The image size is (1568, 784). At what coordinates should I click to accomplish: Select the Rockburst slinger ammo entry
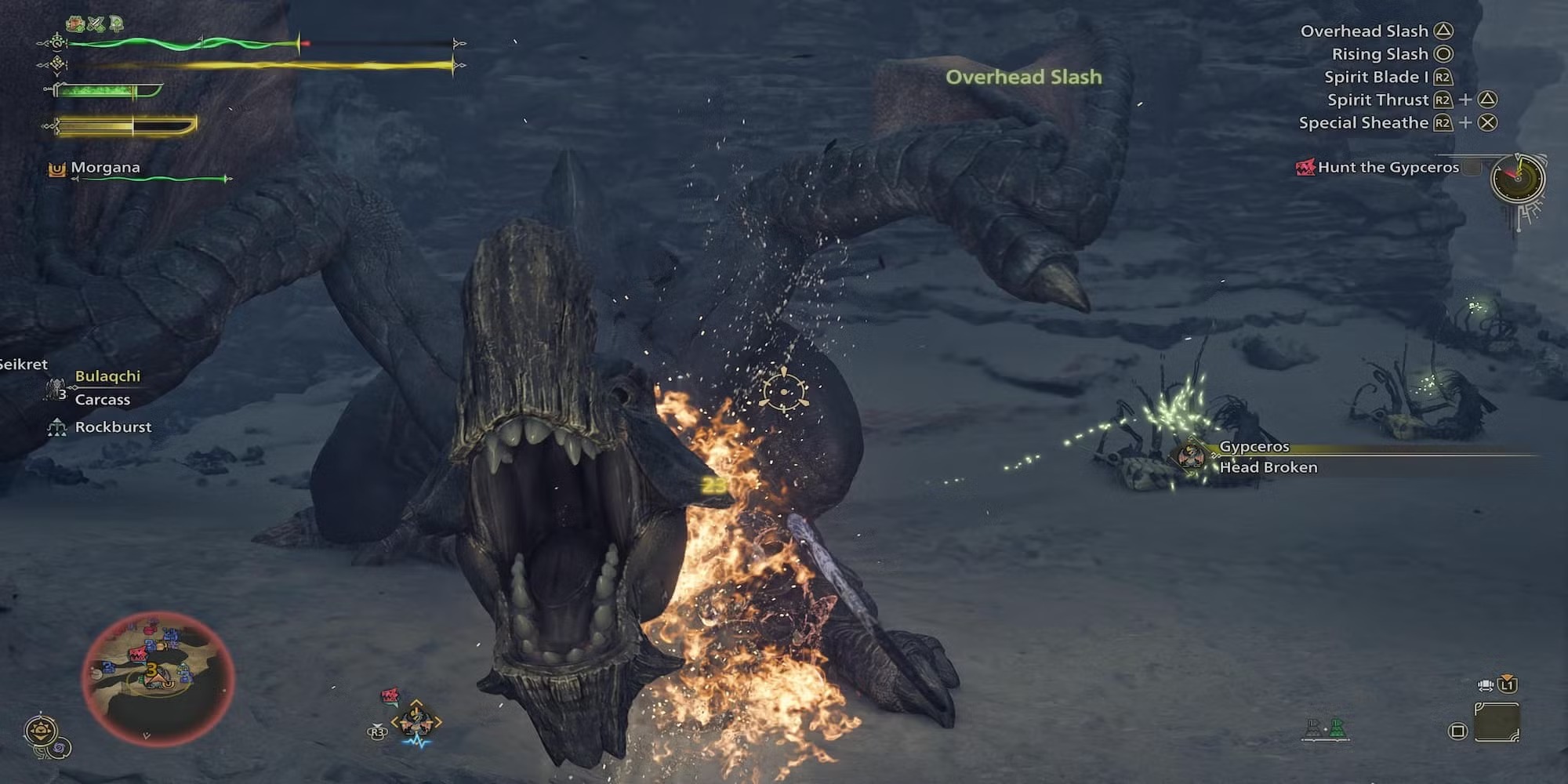coord(113,427)
